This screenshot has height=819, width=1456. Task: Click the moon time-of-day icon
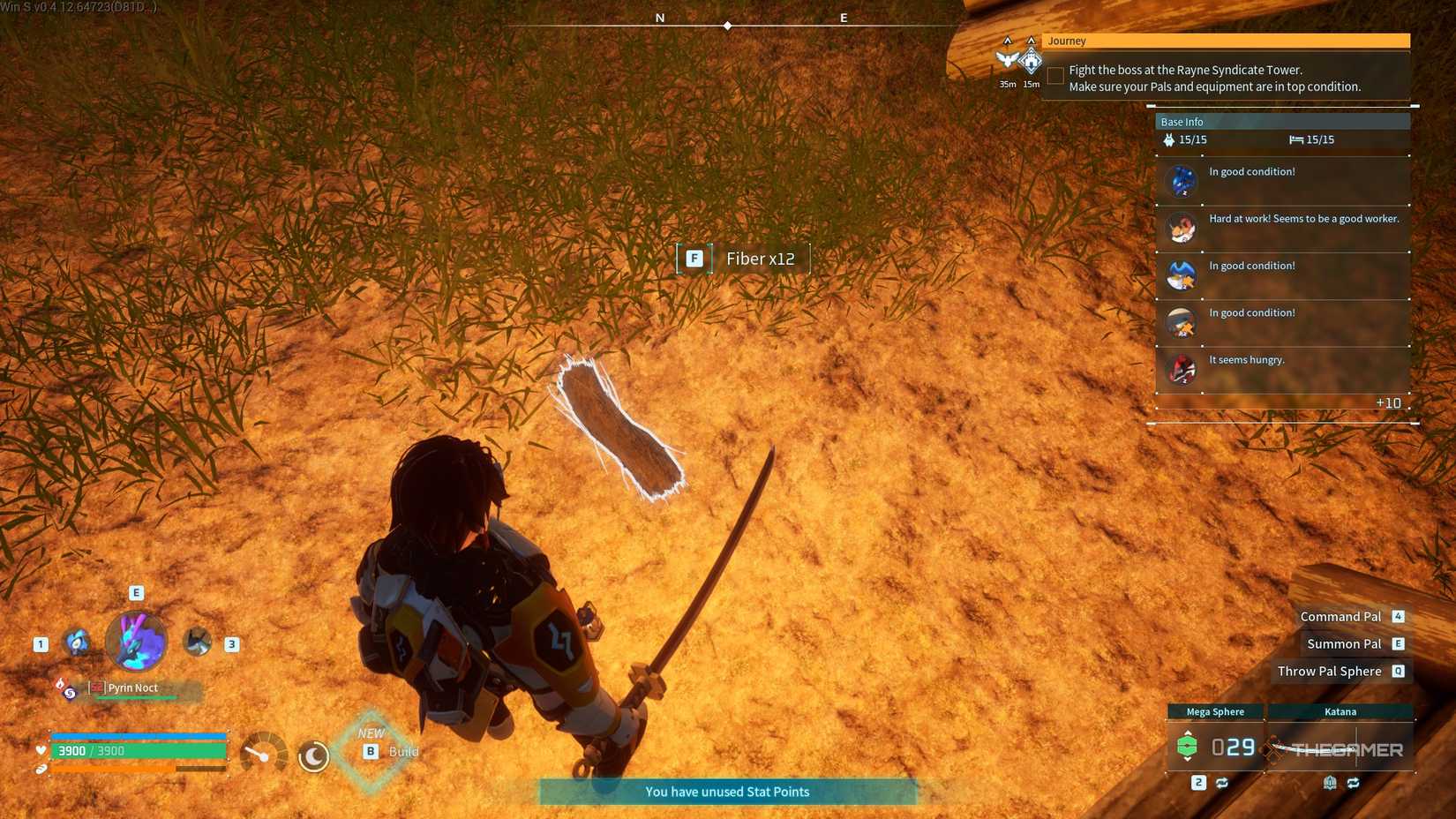click(313, 756)
